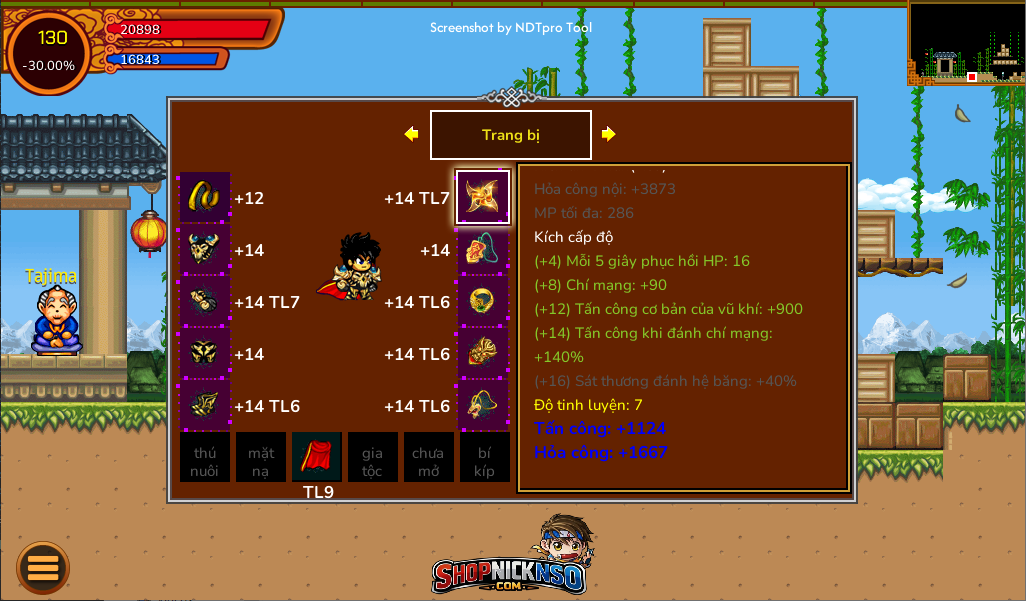Click the minimap in the corner
This screenshot has width=1026, height=601.
coord(965,43)
